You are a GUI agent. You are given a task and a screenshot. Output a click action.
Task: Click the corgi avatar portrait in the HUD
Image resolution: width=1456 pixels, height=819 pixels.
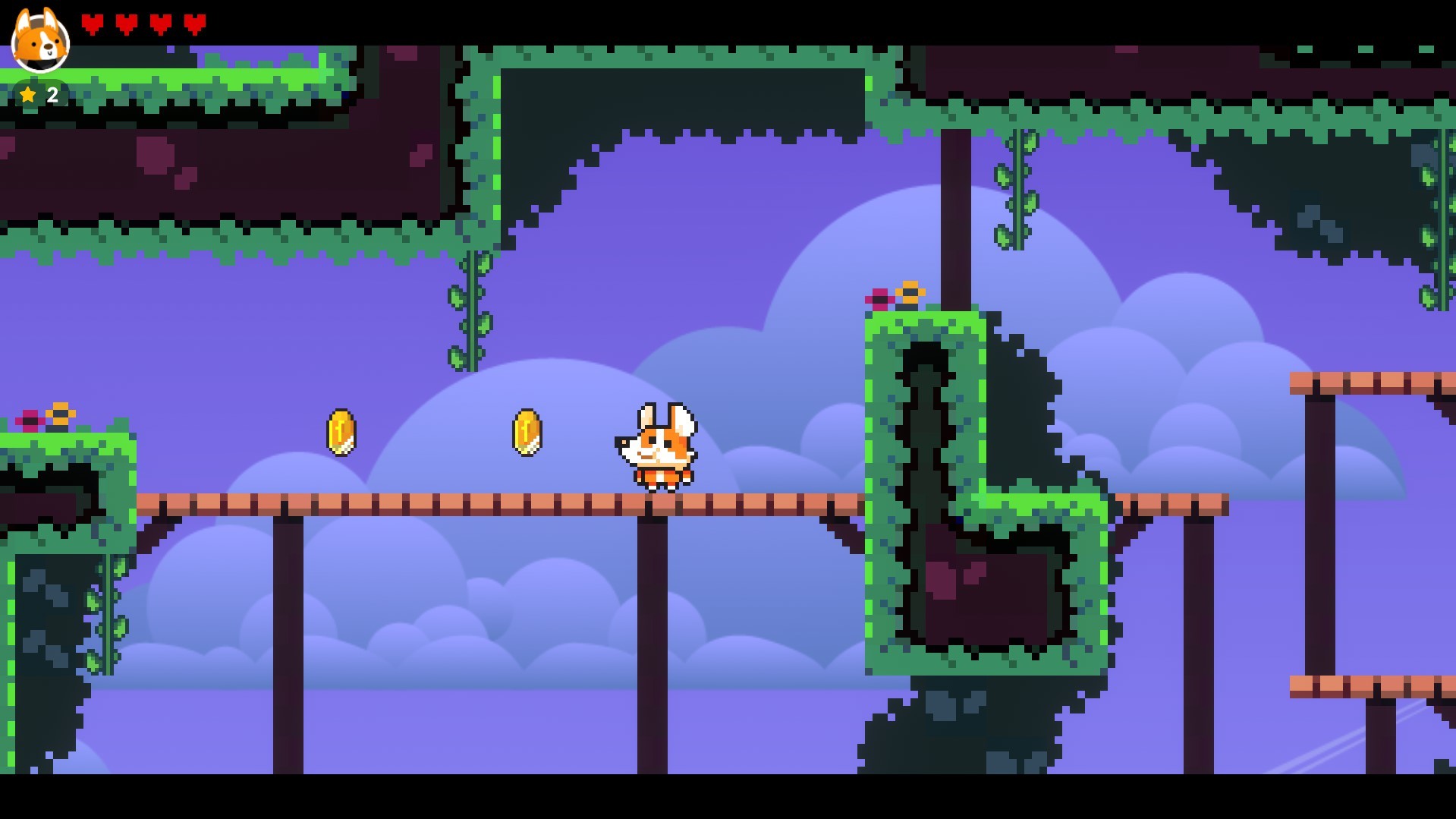click(39, 42)
